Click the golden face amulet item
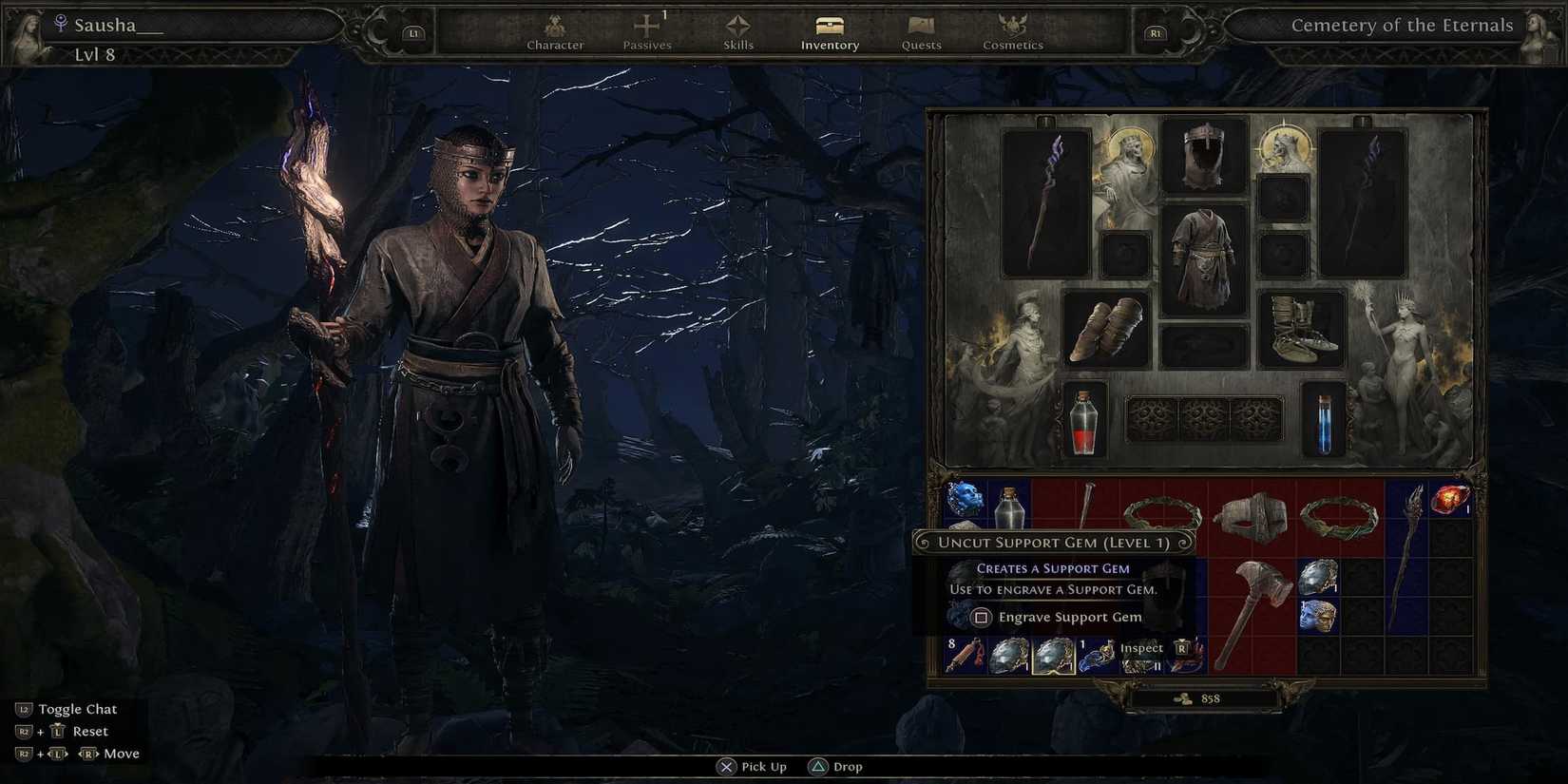Screen dimensions: 1568x784 1319,618
